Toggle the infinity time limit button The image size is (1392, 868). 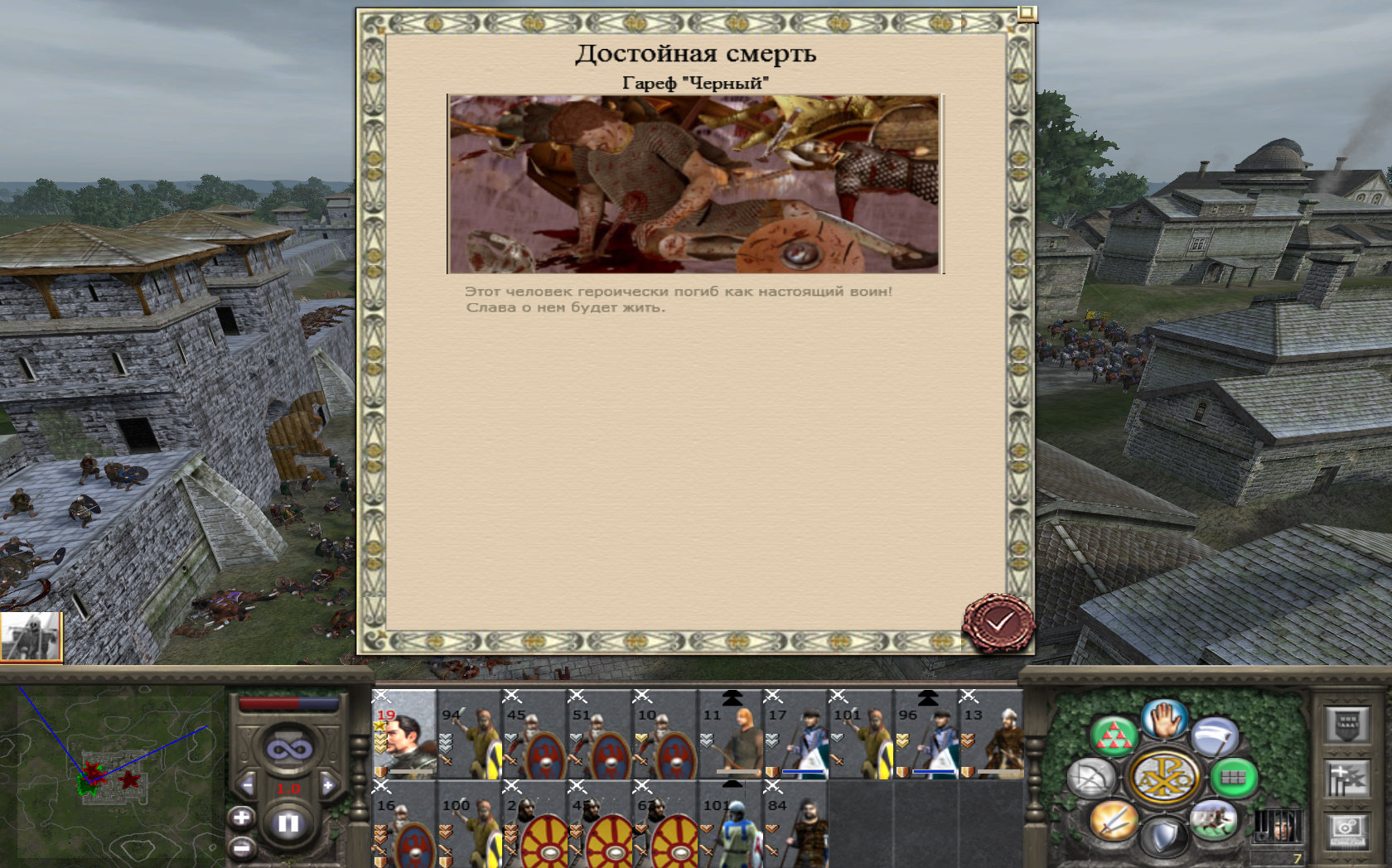(288, 749)
